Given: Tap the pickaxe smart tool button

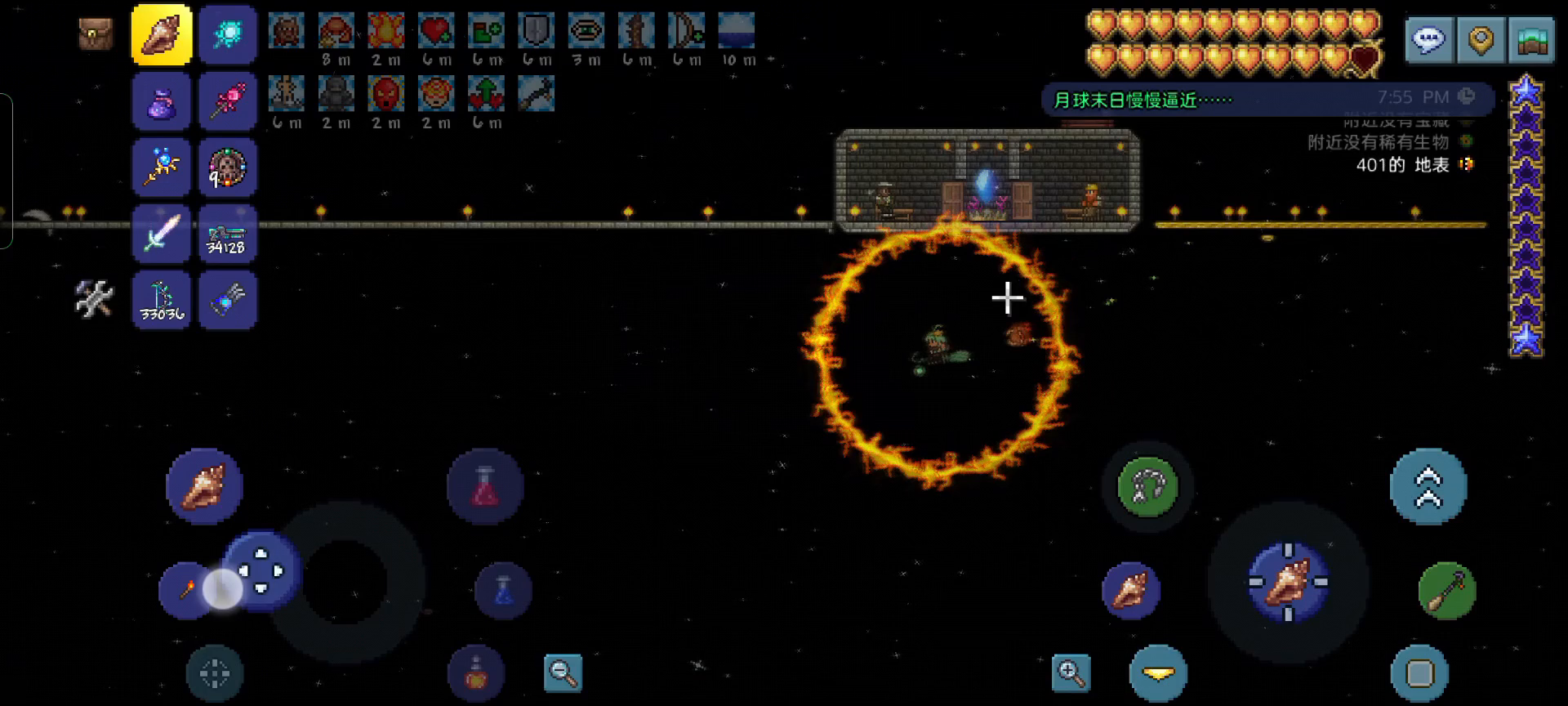Looking at the screenshot, I should [1447, 590].
